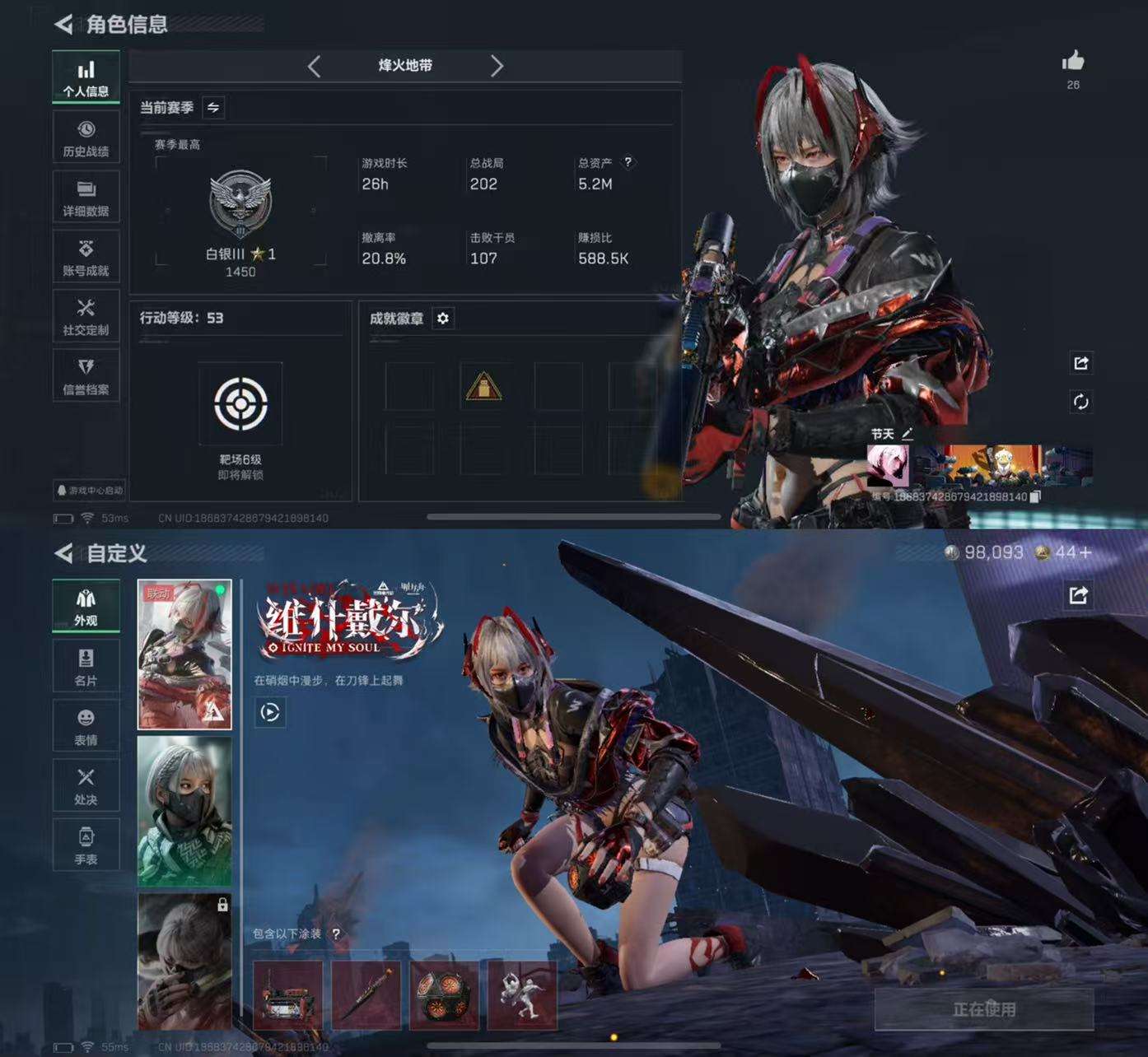This screenshot has width=1148, height=1057.
Task: Open the achievement badge settings gear
Action: [x=444, y=319]
